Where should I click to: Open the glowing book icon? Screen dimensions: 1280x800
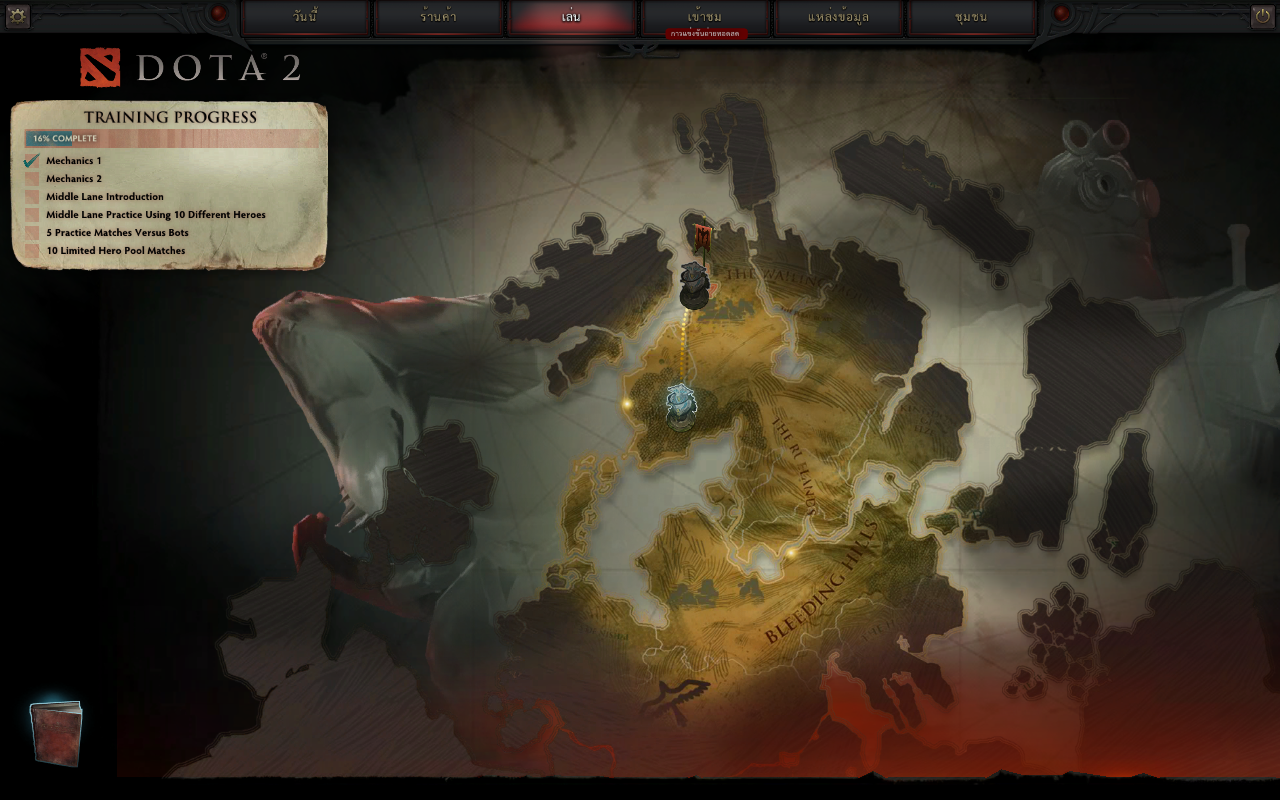pyautogui.click(x=56, y=732)
